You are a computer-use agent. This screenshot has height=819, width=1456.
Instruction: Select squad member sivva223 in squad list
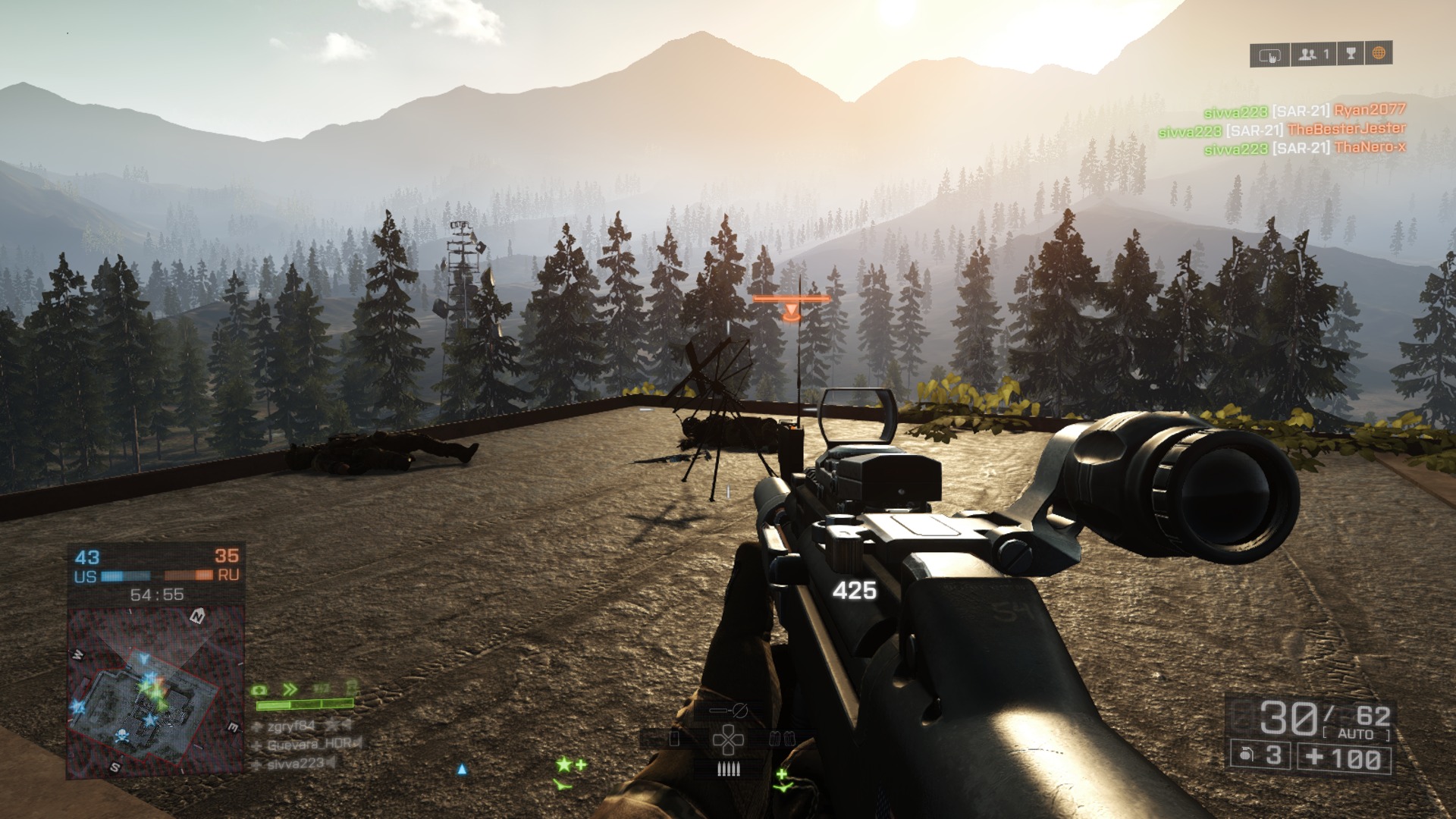(x=295, y=764)
